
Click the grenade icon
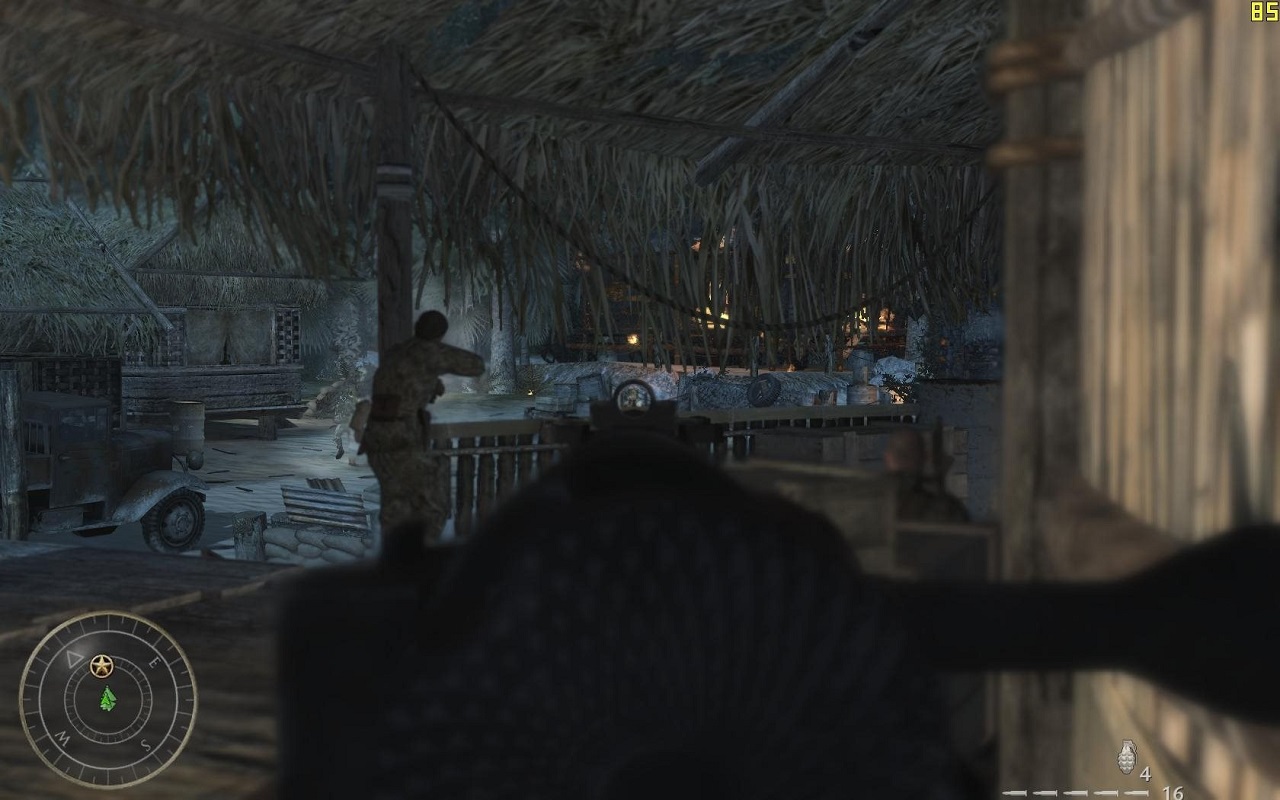1126,758
